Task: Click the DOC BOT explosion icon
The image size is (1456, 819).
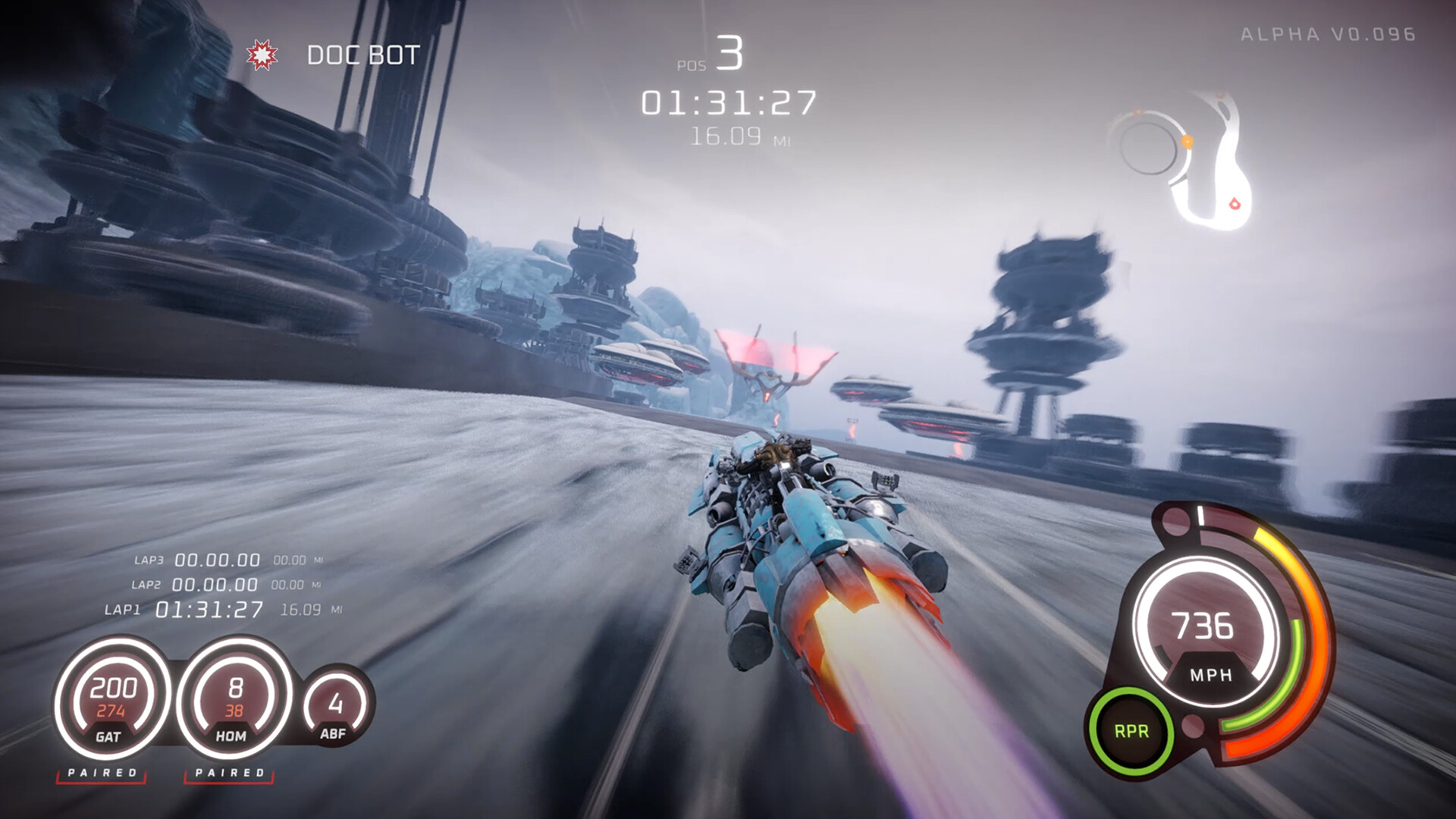Action: click(x=262, y=53)
